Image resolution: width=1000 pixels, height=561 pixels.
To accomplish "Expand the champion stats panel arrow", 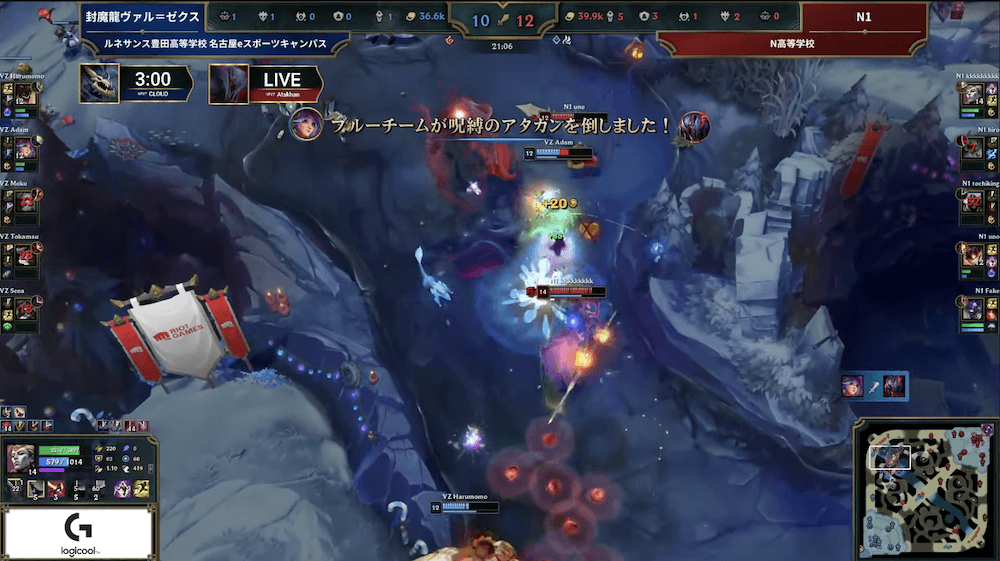I will pos(149,468).
